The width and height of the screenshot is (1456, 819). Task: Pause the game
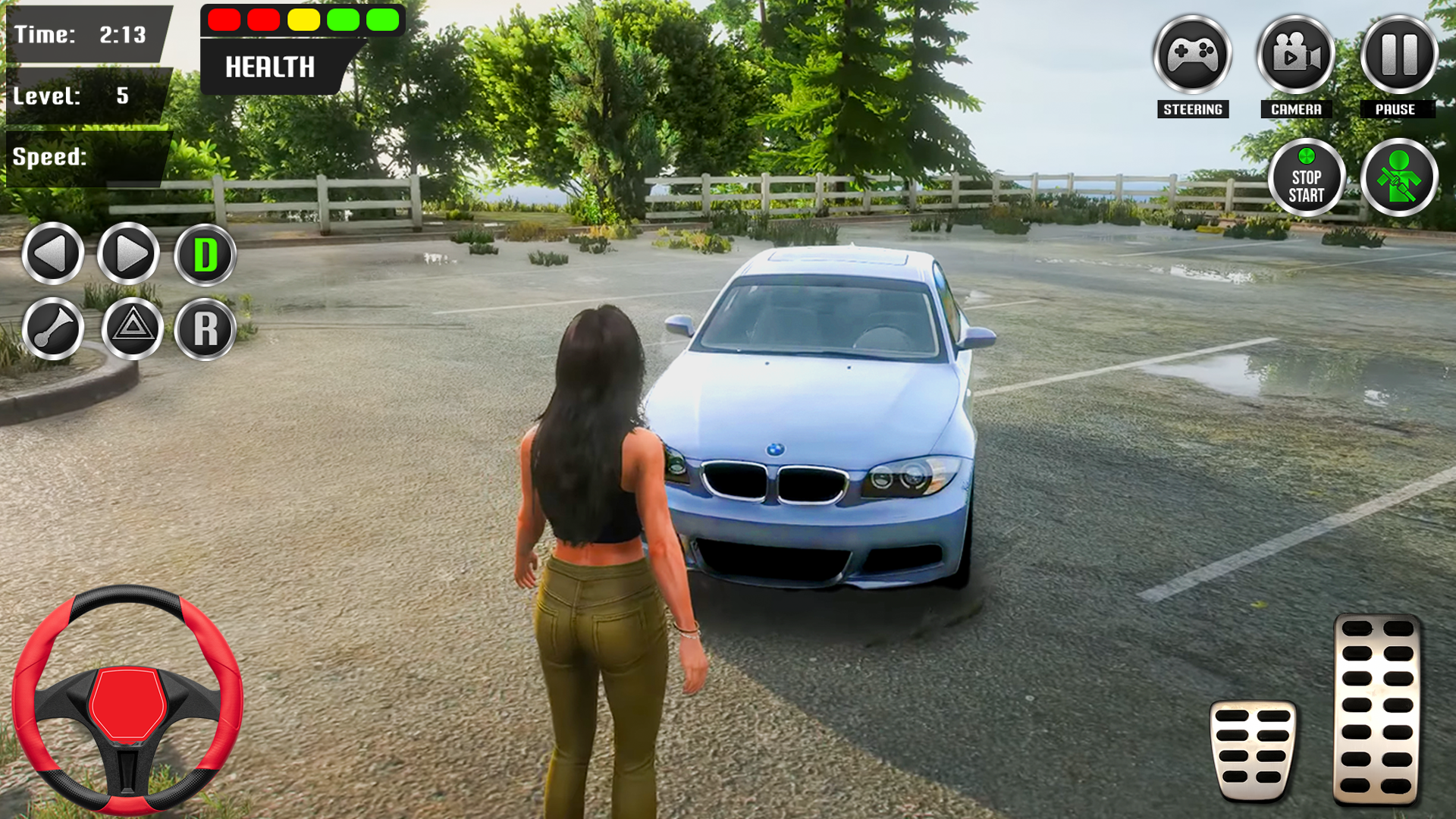click(x=1398, y=53)
